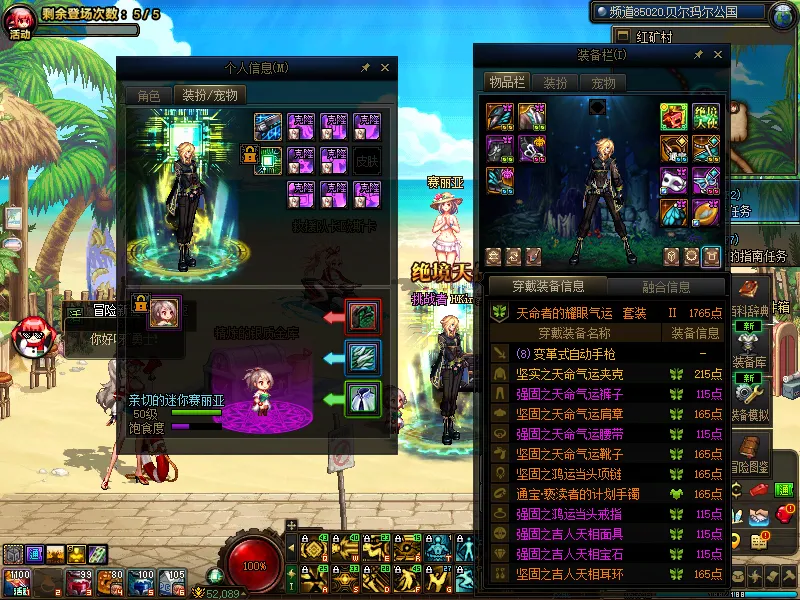Image resolution: width=800 pixels, height=600 pixels.
Task: Close the 装备栏 equipment window
Action: (x=717, y=54)
